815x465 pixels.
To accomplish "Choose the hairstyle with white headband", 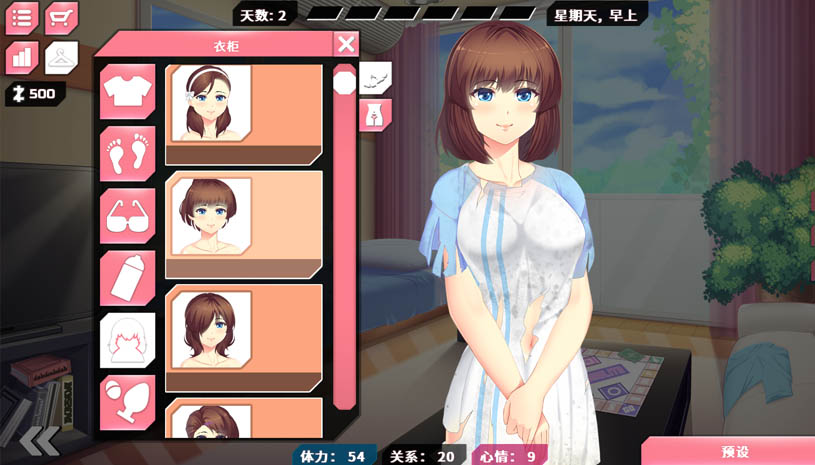I will (244, 113).
